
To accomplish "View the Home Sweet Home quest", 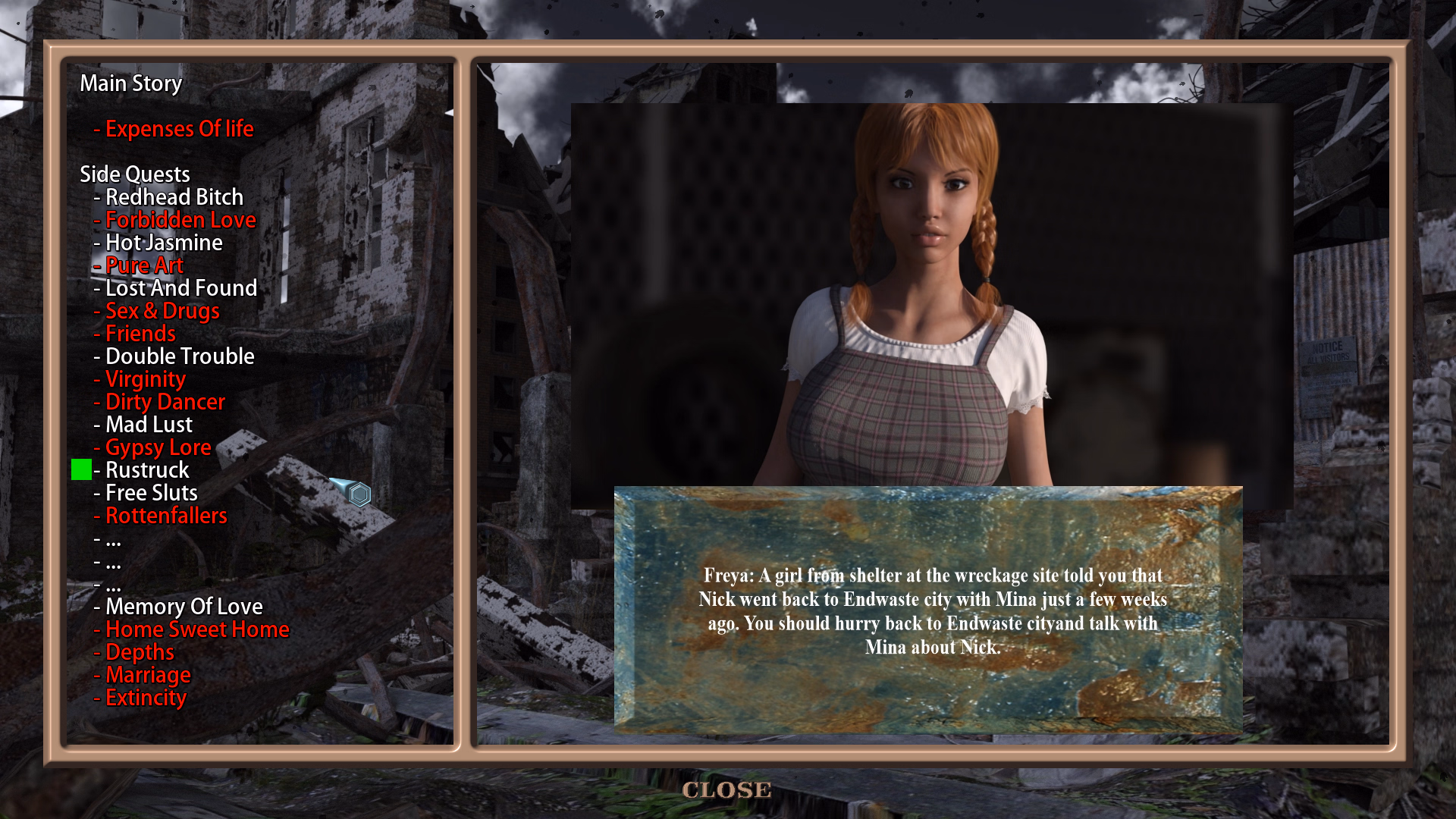I will 197,629.
